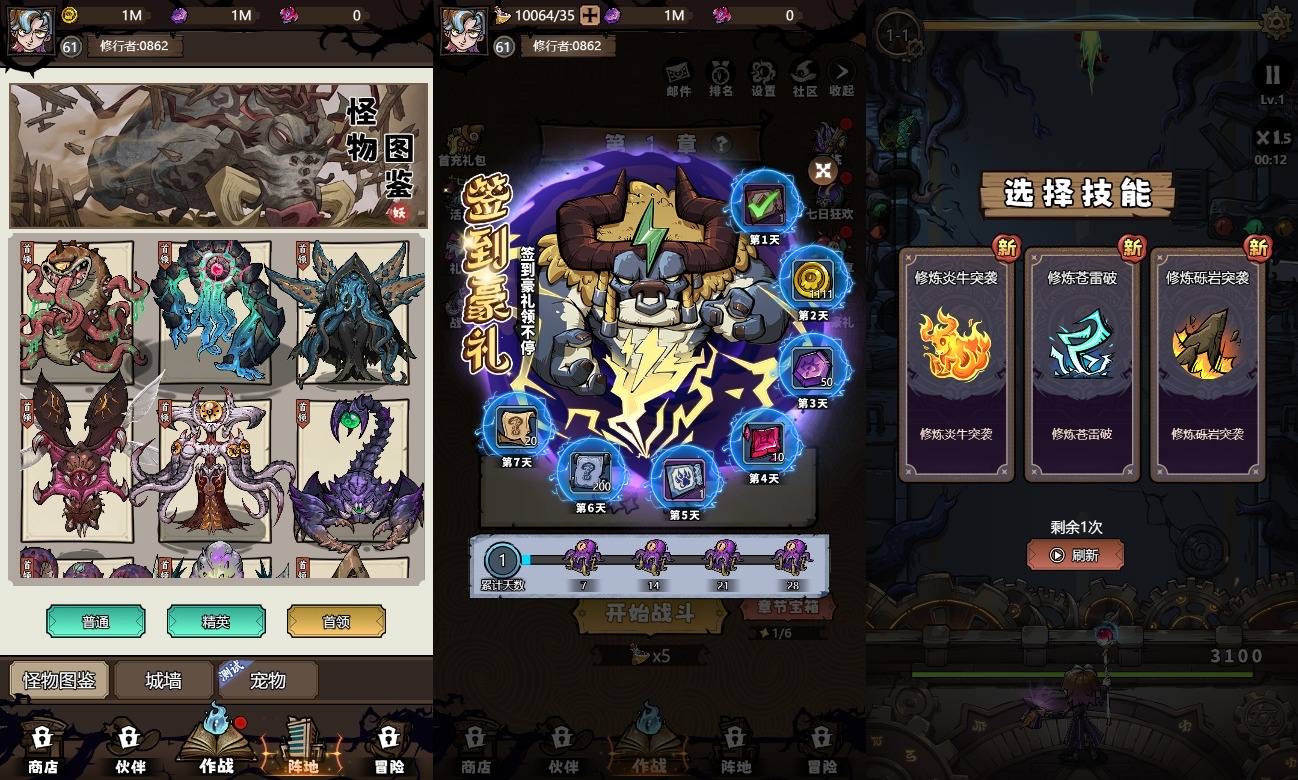Select the 怪物图鉴 tab
1298x780 pixels.
(x=59, y=681)
